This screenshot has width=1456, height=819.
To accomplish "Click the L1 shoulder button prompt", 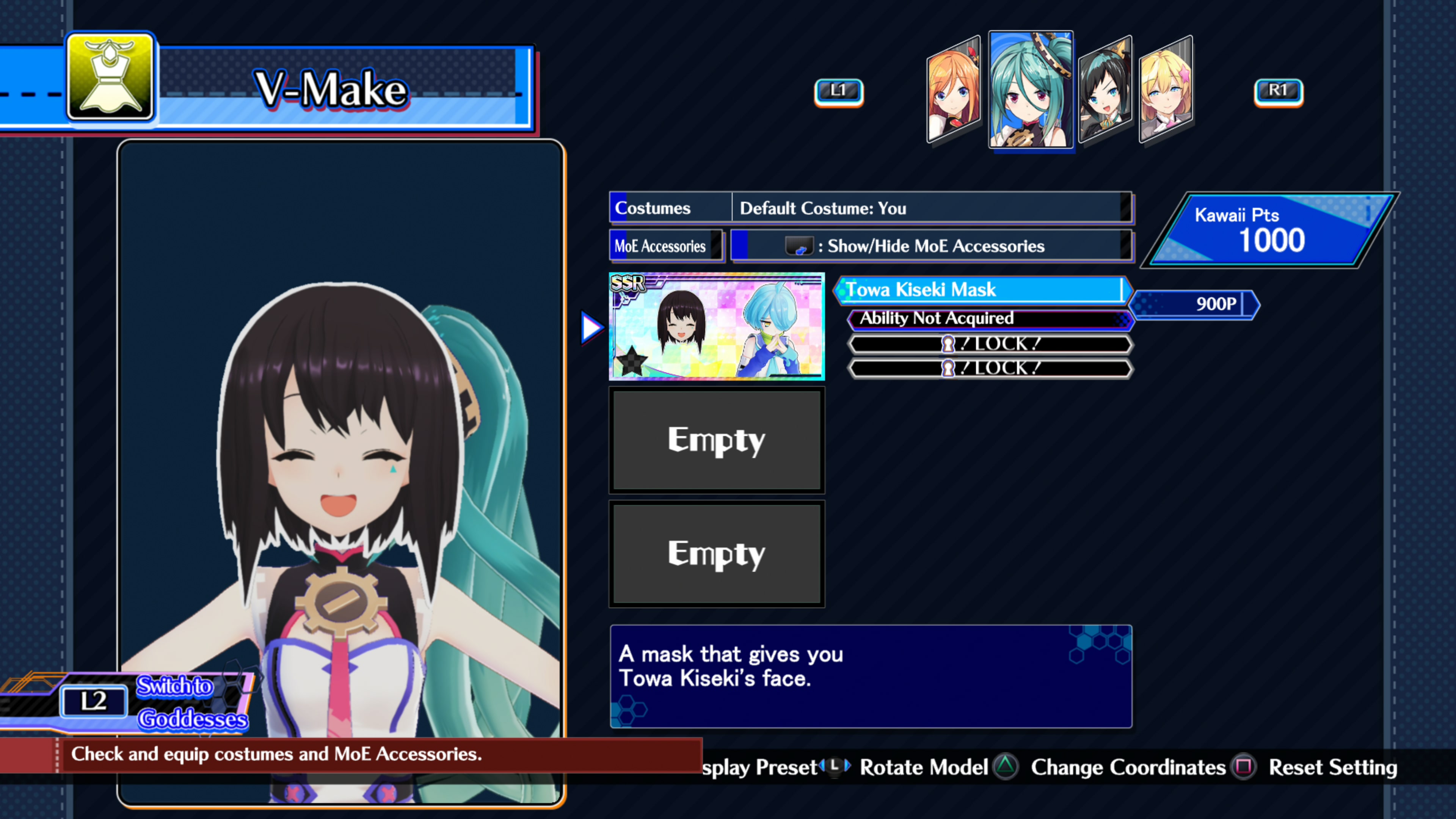I will pos(839,91).
